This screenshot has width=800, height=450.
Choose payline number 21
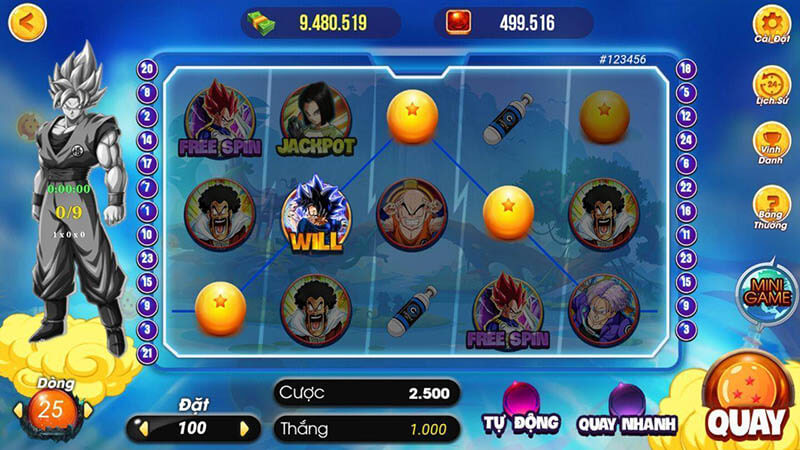tap(148, 351)
